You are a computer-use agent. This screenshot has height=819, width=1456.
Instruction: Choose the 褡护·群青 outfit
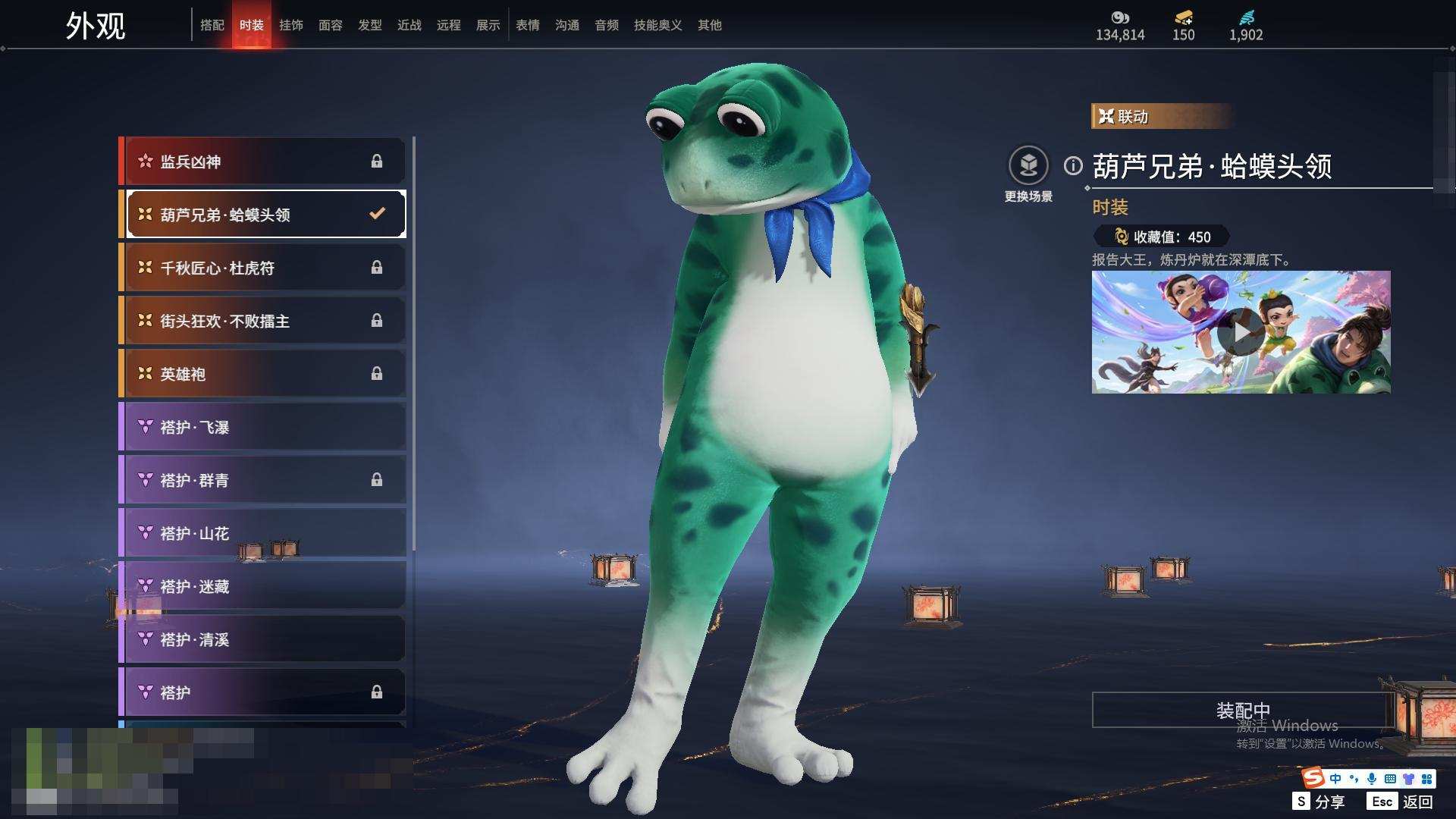263,480
